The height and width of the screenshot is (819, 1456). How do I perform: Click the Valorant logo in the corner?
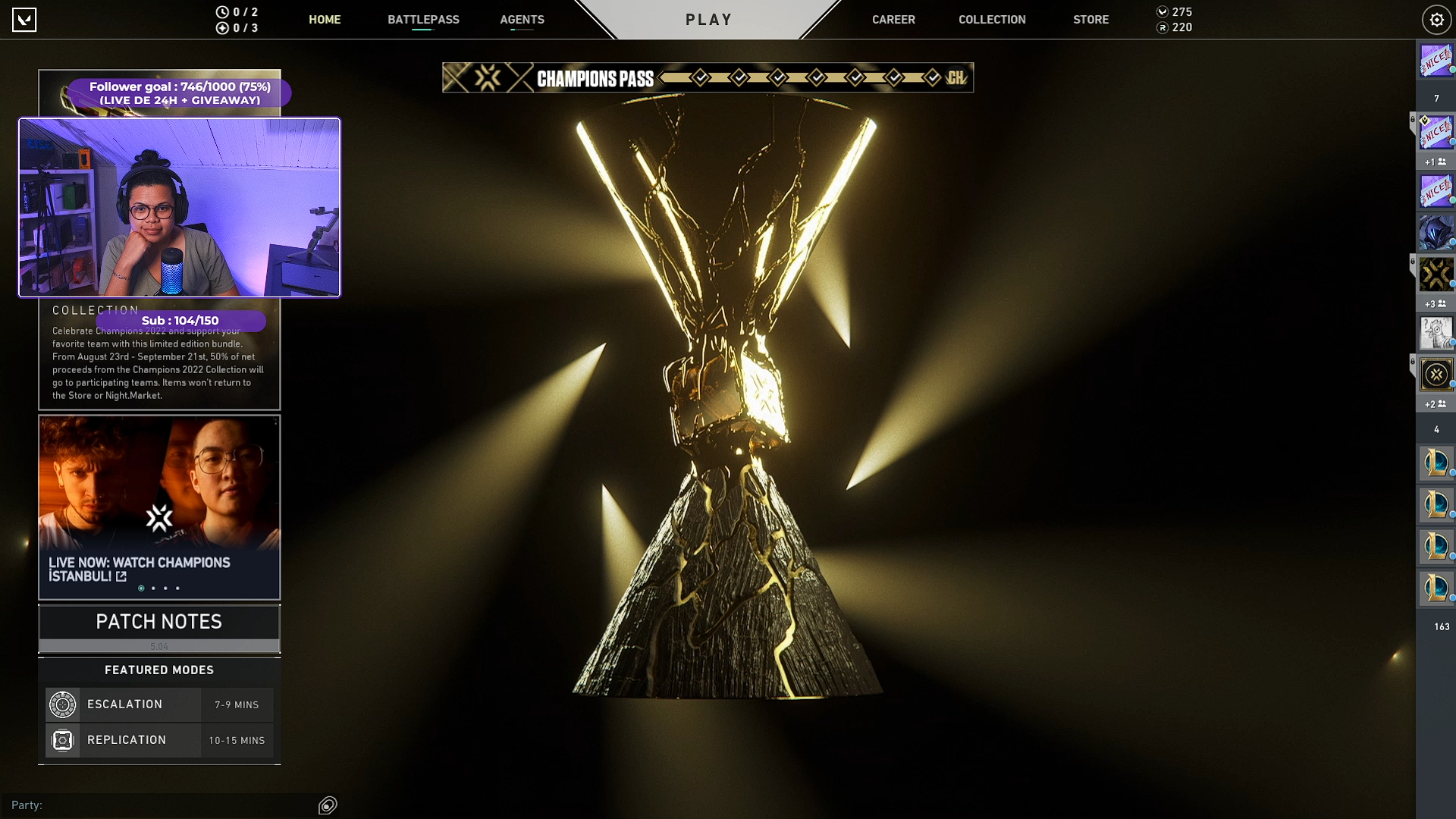pyautogui.click(x=24, y=20)
